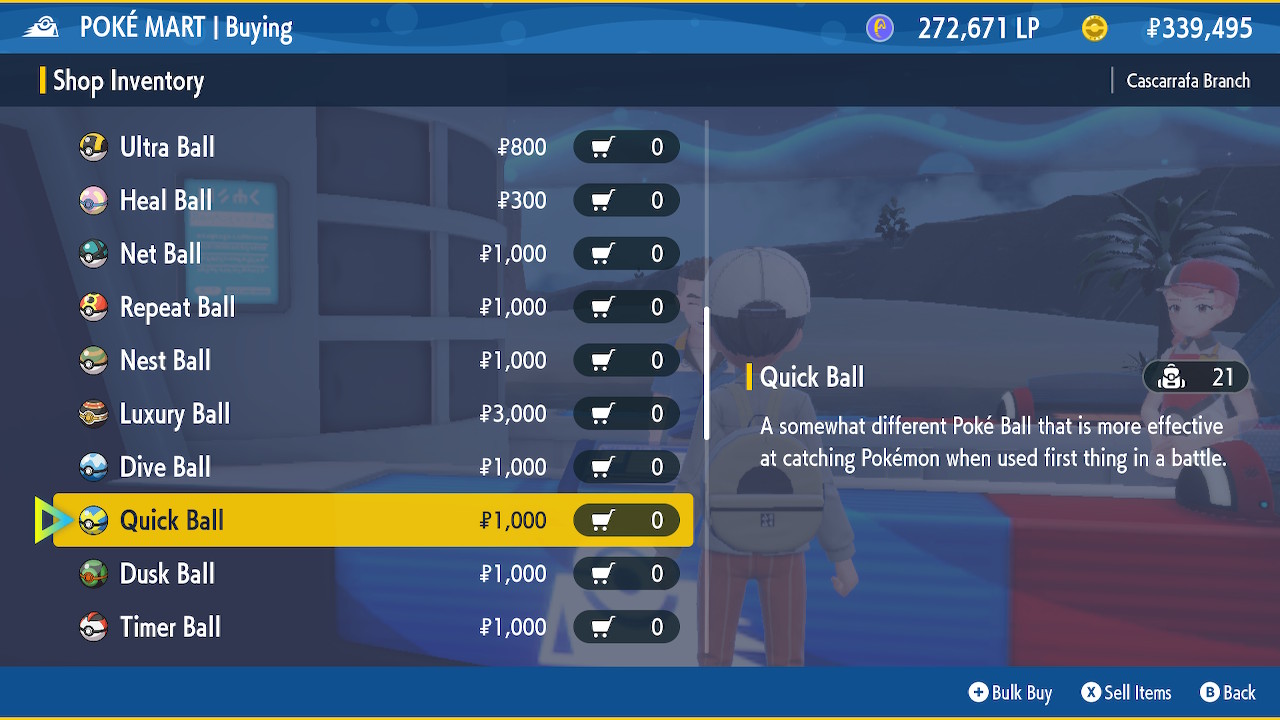Screen dimensions: 1280x720
Task: Click the purple LP coin icon
Action: 879,27
